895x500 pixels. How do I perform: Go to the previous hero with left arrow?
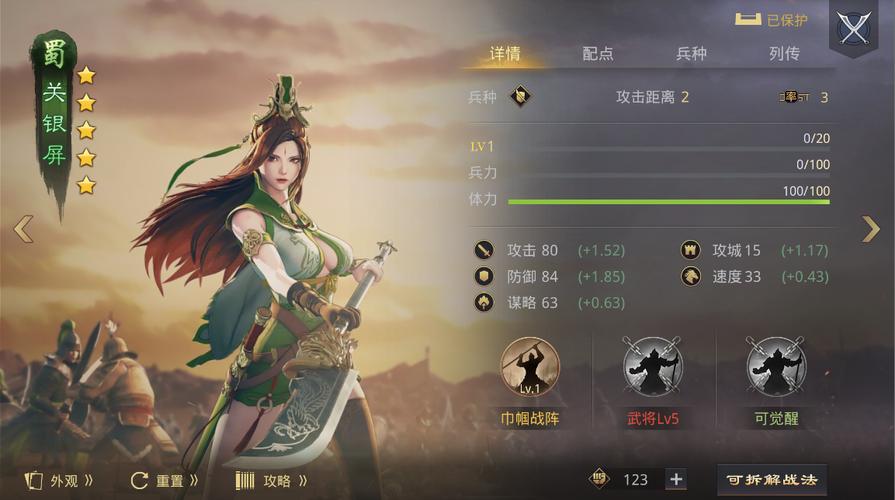[23, 229]
